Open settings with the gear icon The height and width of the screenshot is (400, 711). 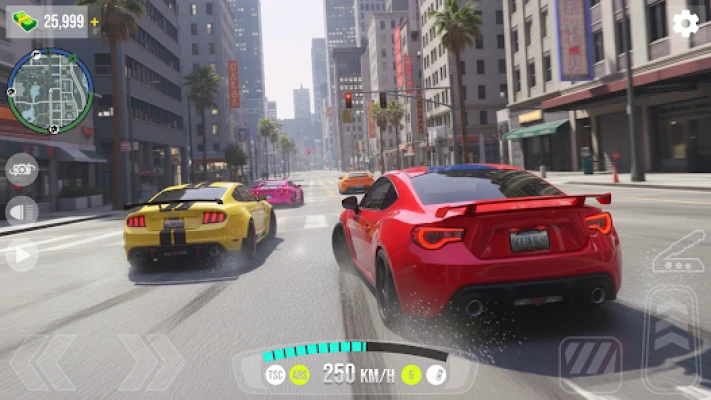(685, 23)
